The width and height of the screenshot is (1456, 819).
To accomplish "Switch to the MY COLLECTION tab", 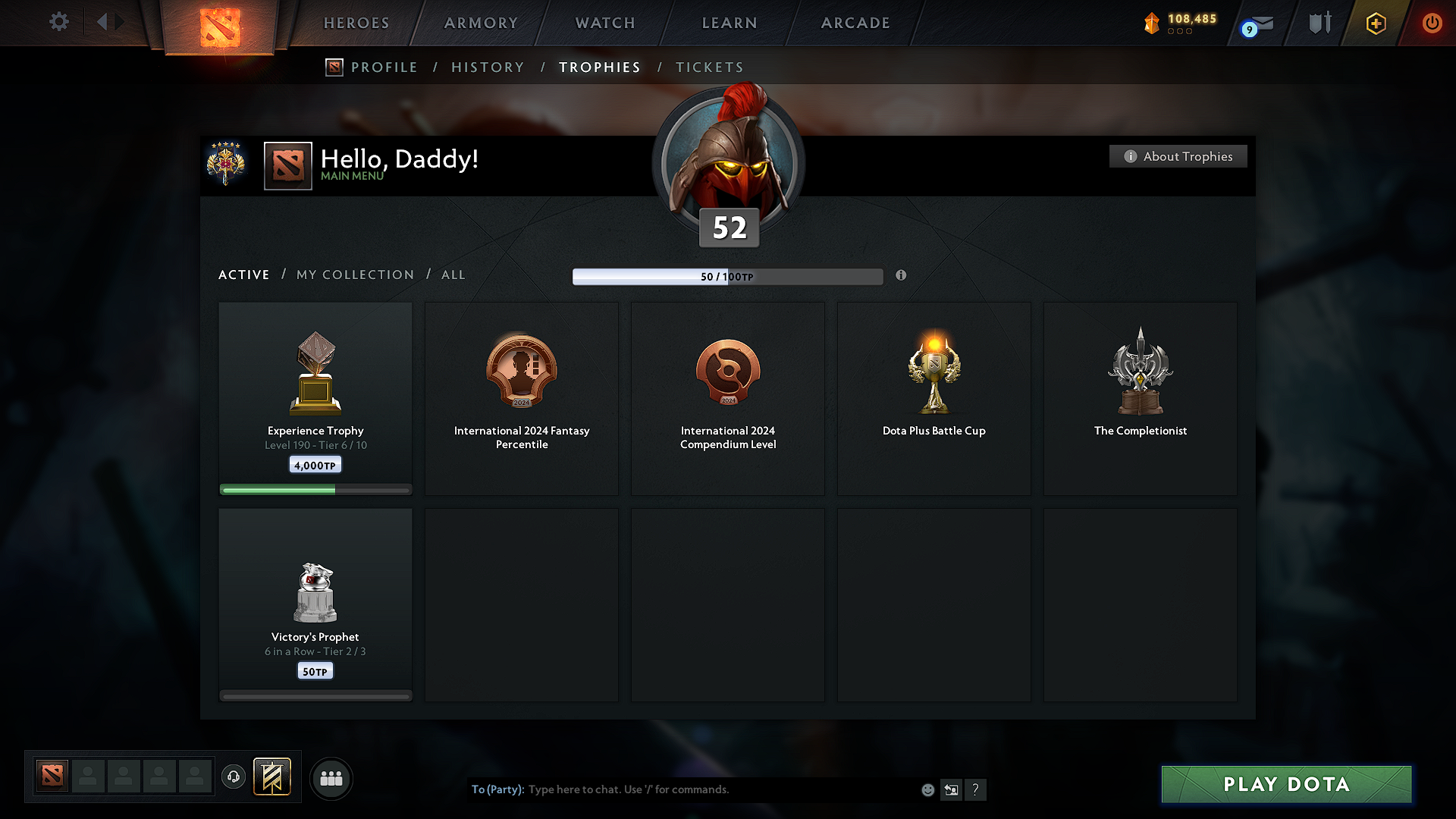I will [x=354, y=275].
